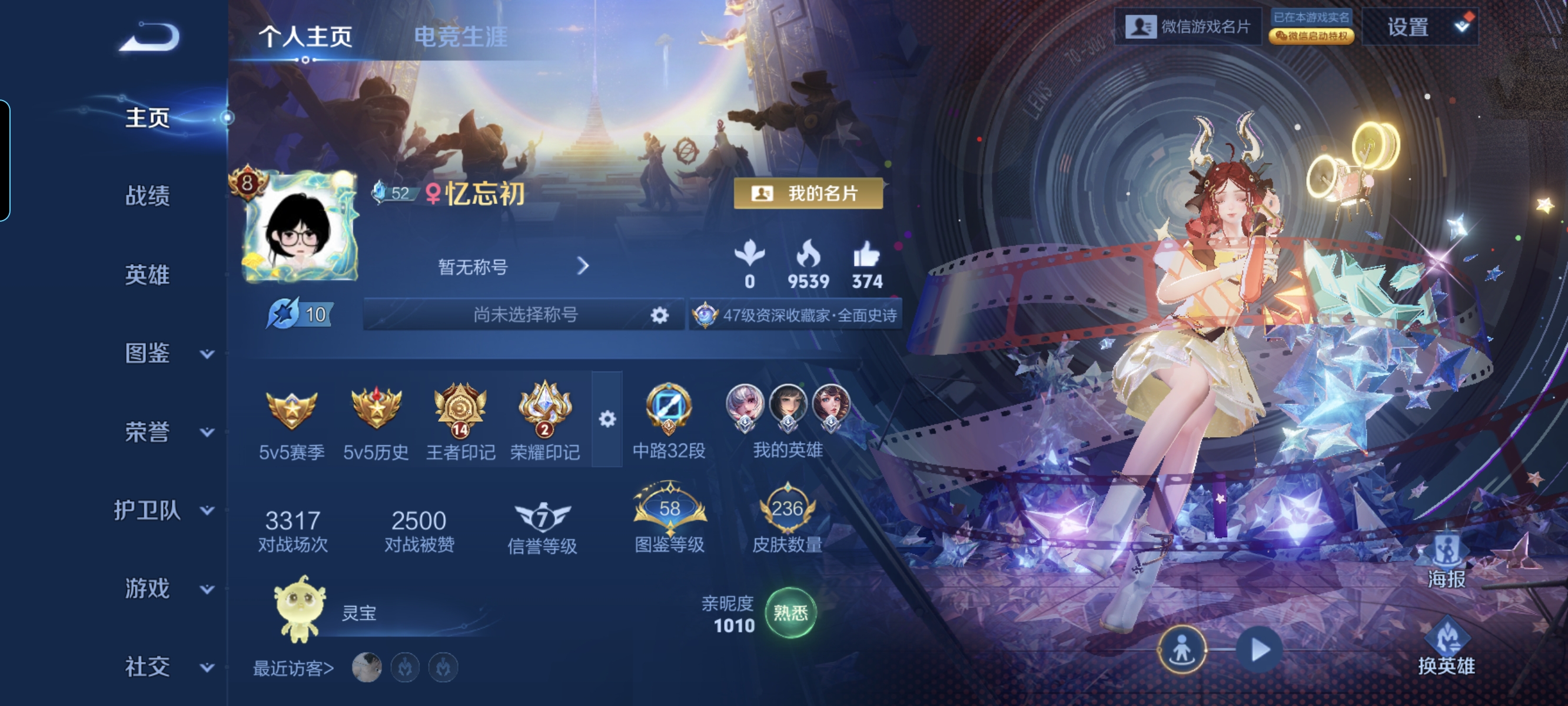
Task: Open the title settings gear beside 尚未选择称号
Action: click(662, 314)
